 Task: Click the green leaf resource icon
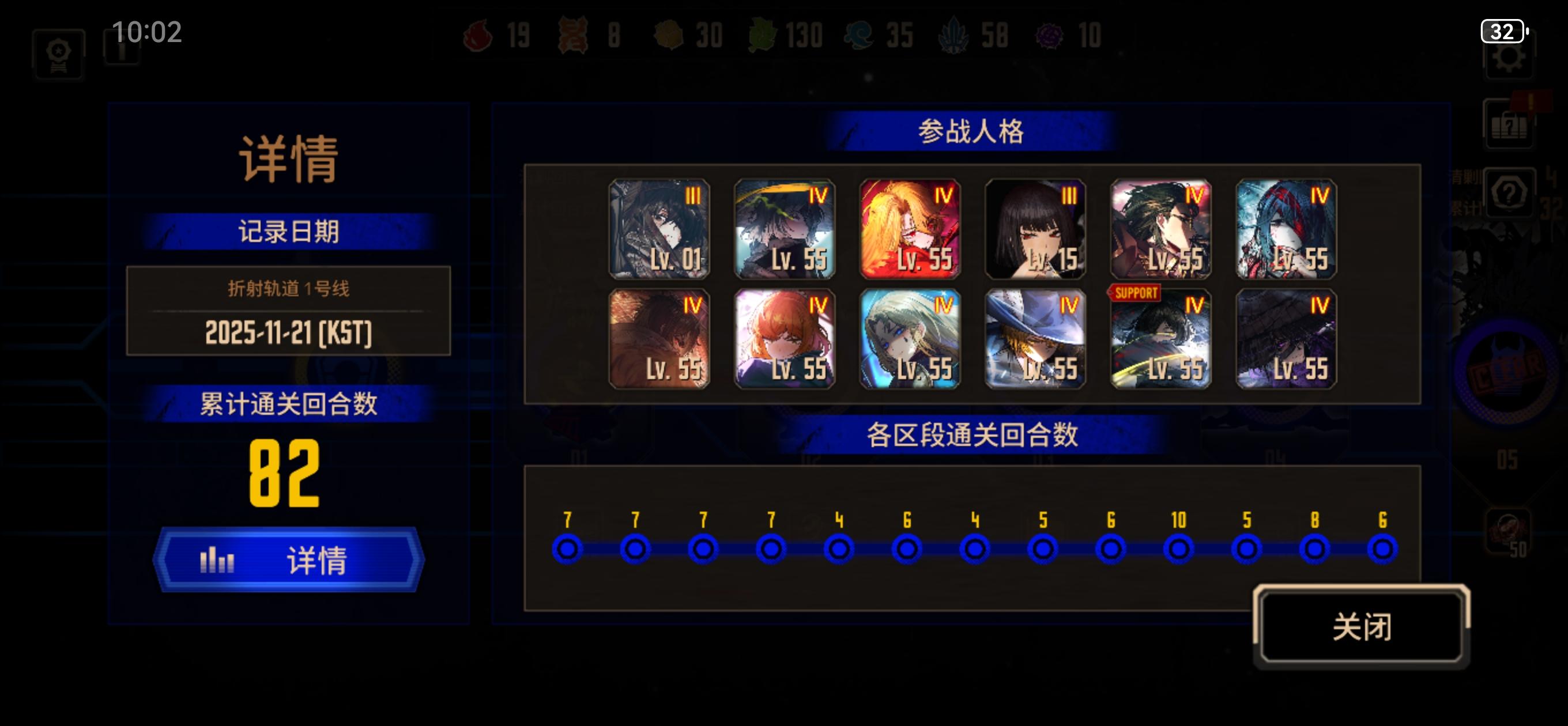pyautogui.click(x=762, y=35)
